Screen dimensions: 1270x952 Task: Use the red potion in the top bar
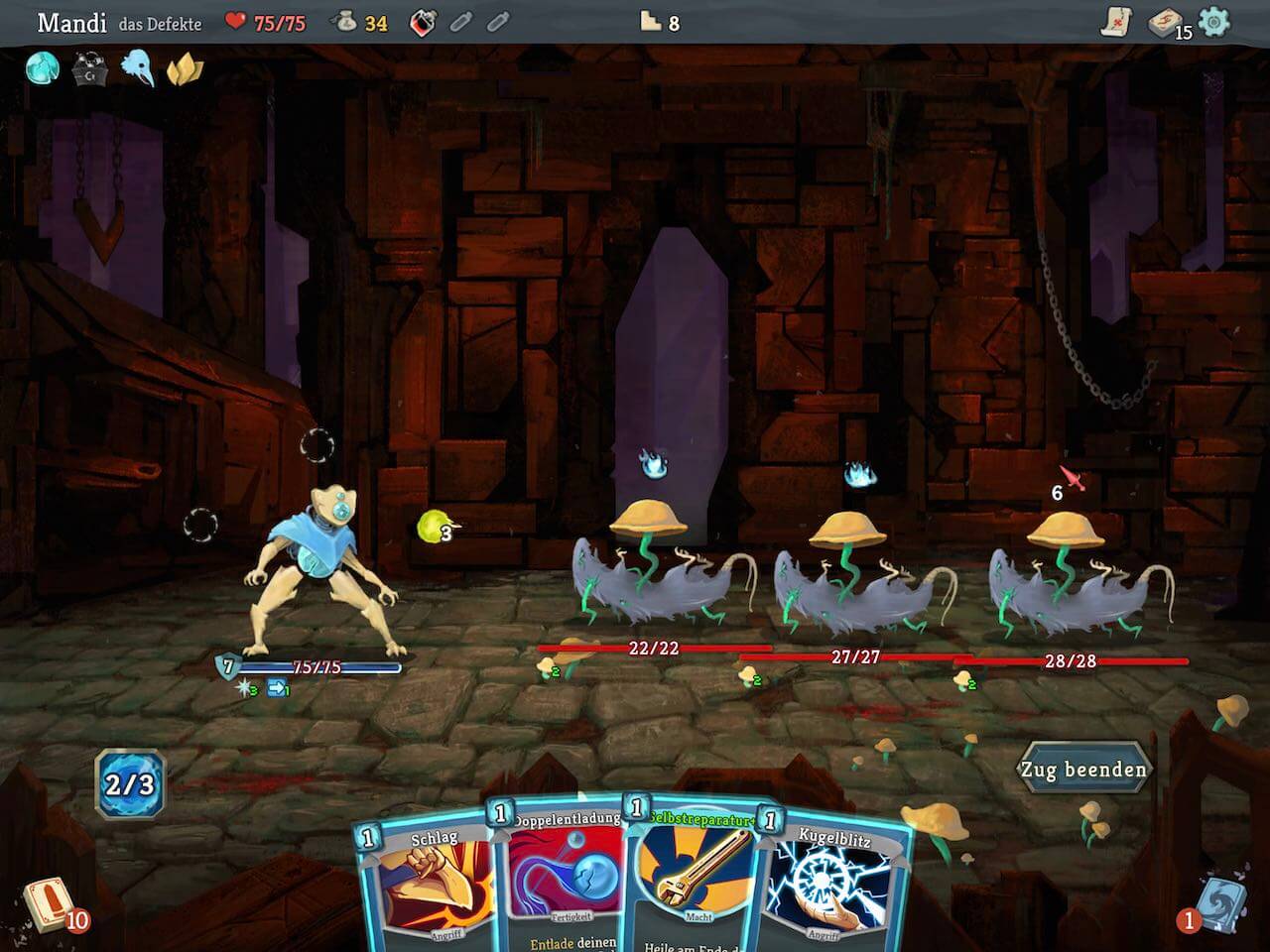[x=423, y=22]
